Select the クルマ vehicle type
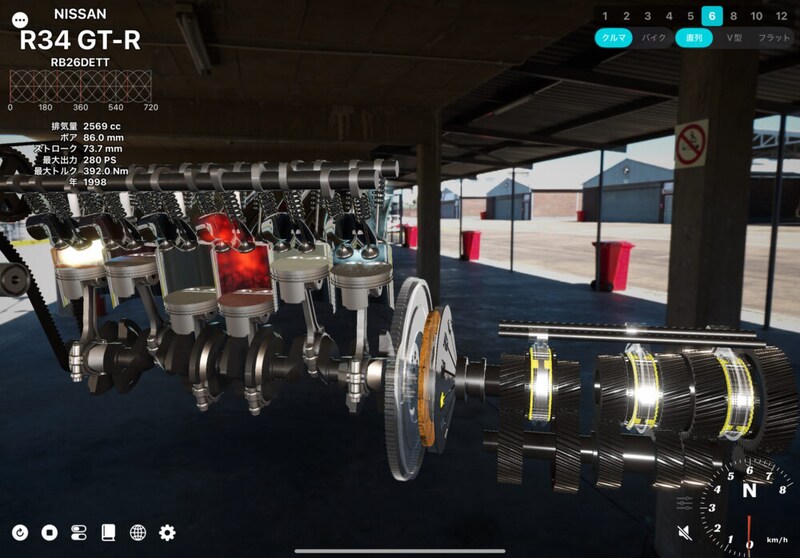Screen dimensions: 800x558 point(612,38)
